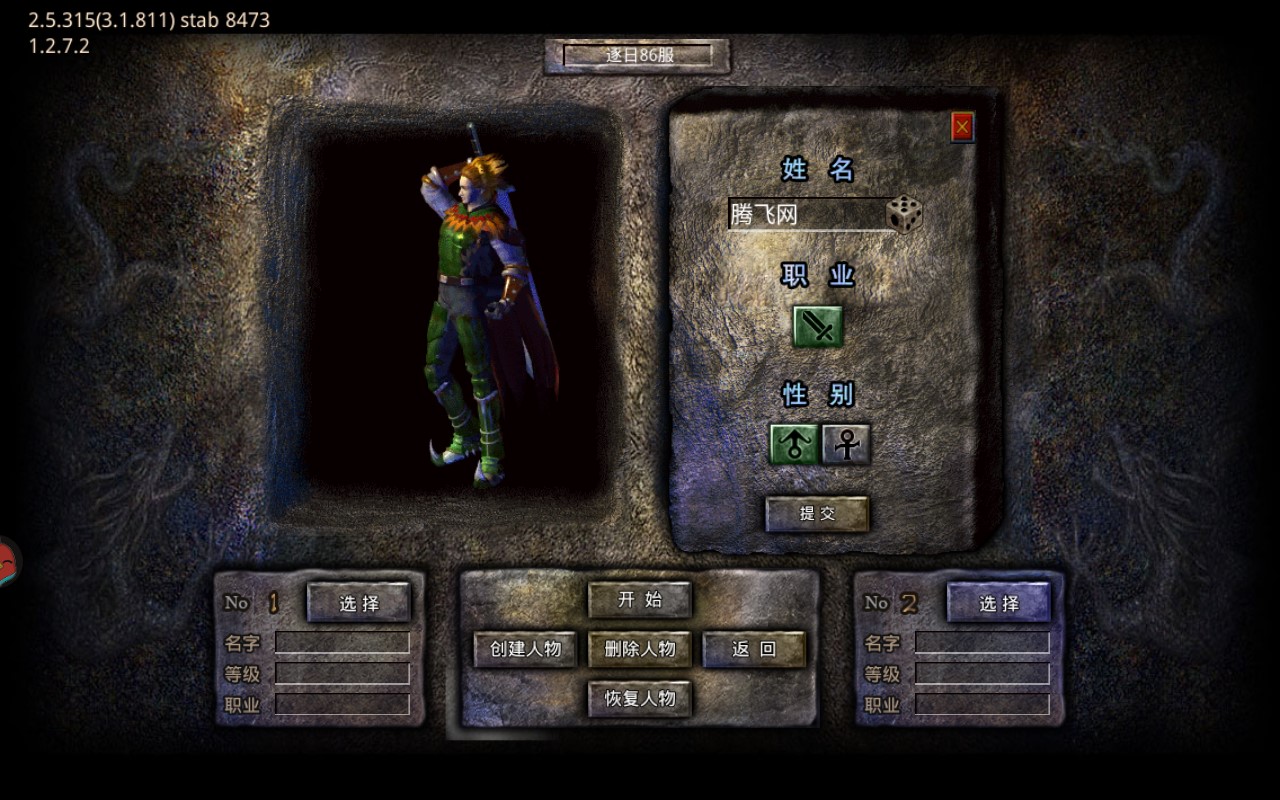Open the red floating overlay icon
Viewport: 1280px width, 800px height.
click(7, 562)
